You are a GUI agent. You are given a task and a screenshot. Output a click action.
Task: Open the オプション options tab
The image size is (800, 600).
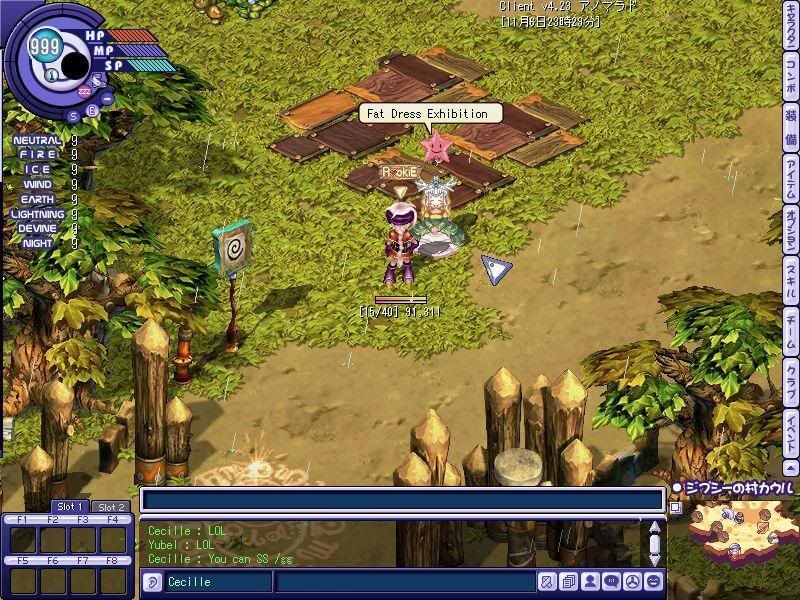tap(790, 230)
